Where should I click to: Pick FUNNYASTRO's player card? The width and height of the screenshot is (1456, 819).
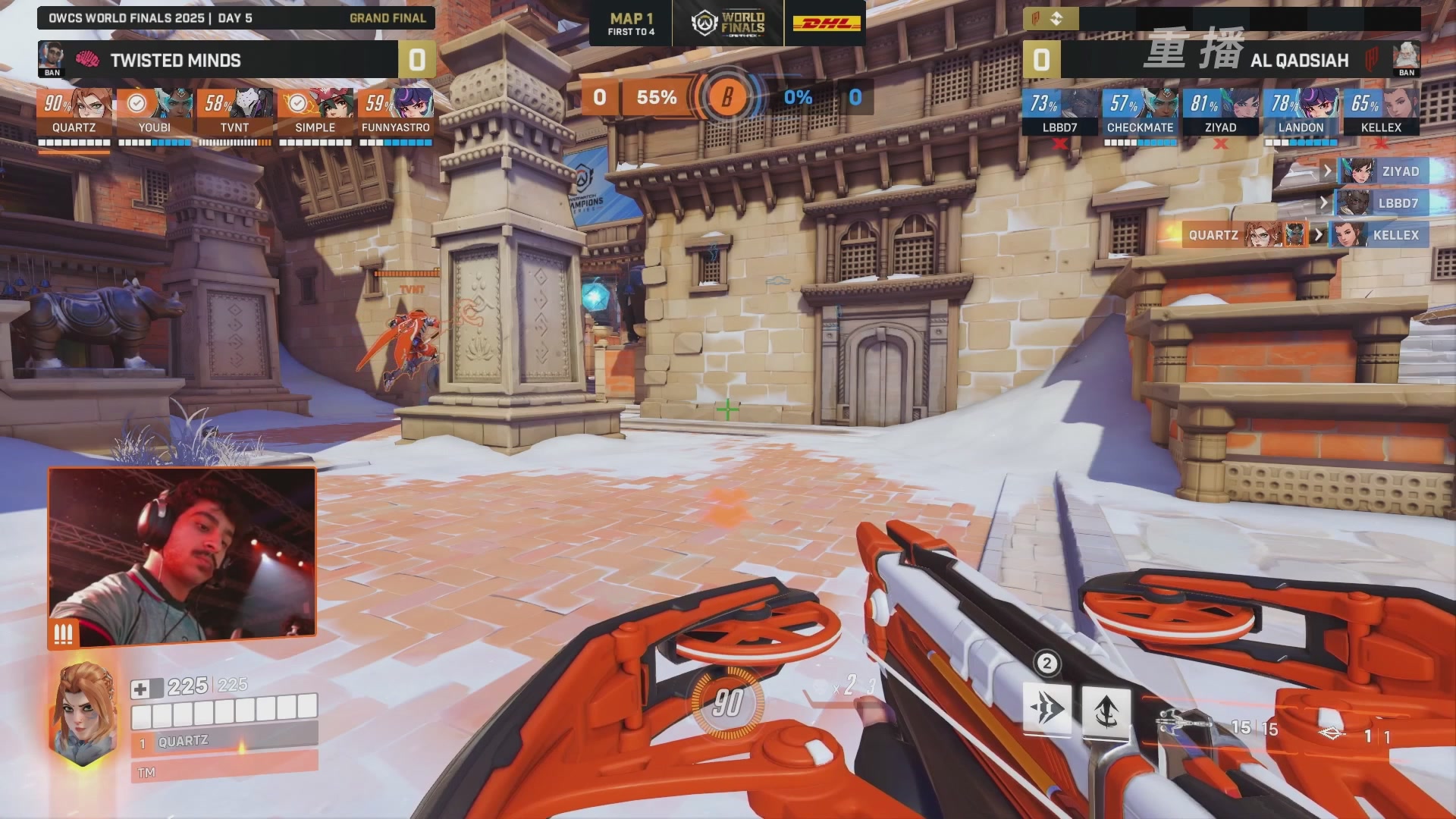(395, 112)
